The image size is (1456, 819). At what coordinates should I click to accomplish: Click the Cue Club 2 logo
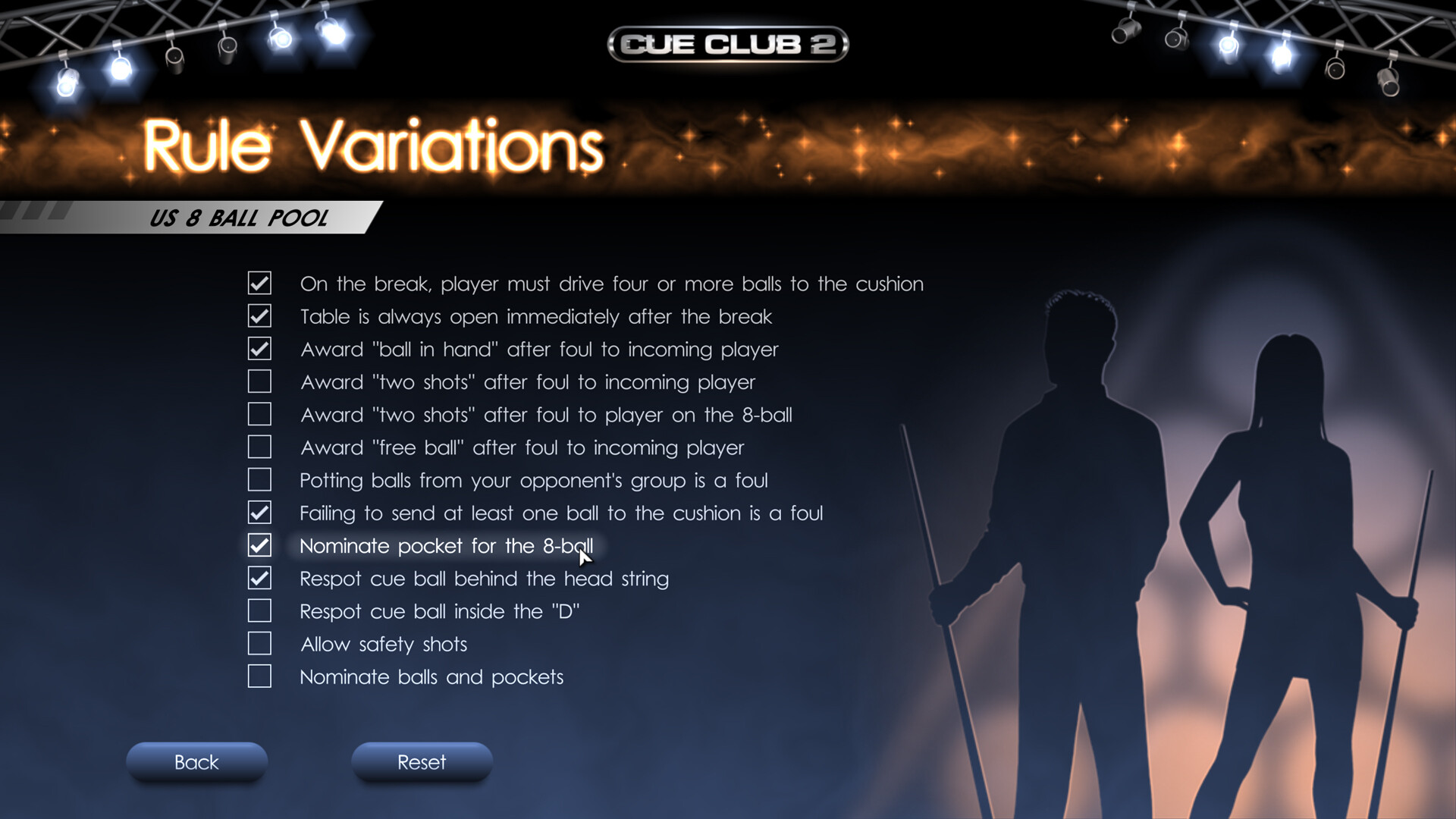point(727,45)
